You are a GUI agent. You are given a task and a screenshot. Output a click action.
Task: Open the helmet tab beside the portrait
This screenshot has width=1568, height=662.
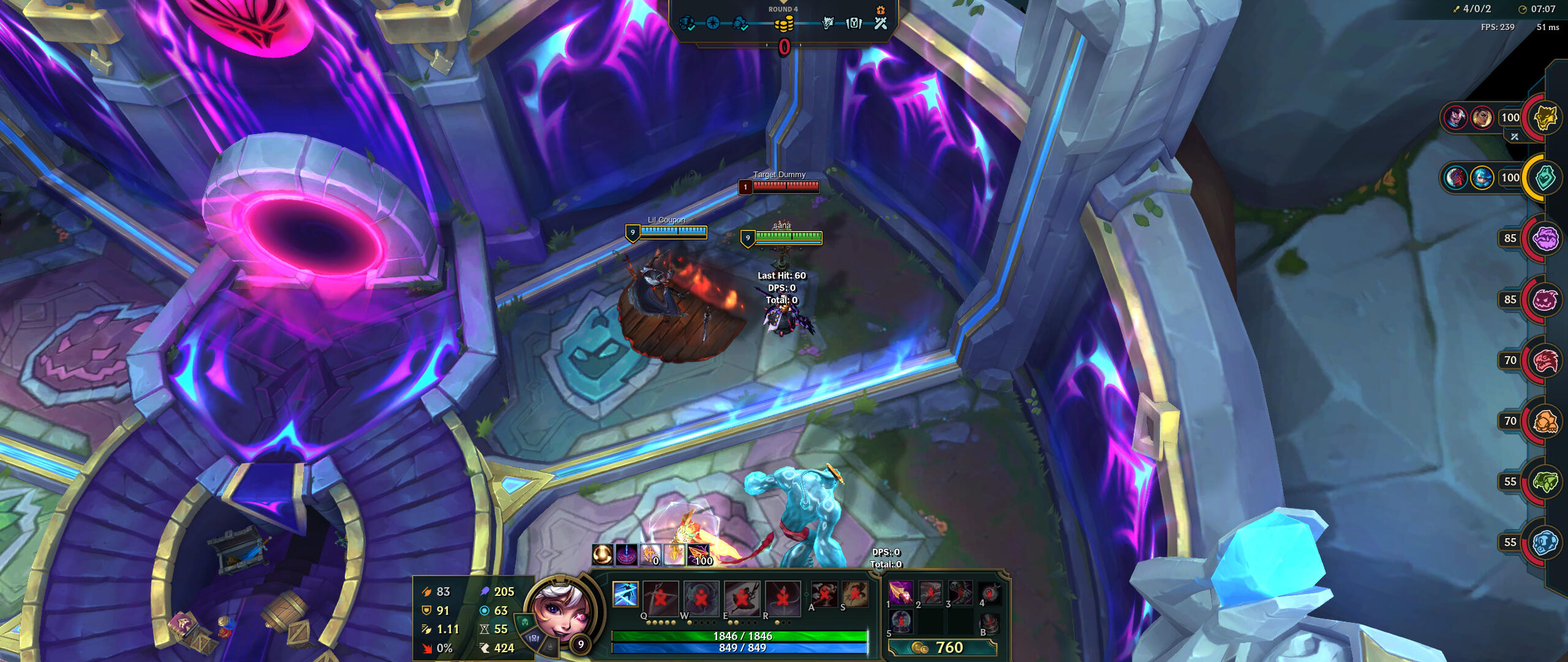[x=525, y=623]
